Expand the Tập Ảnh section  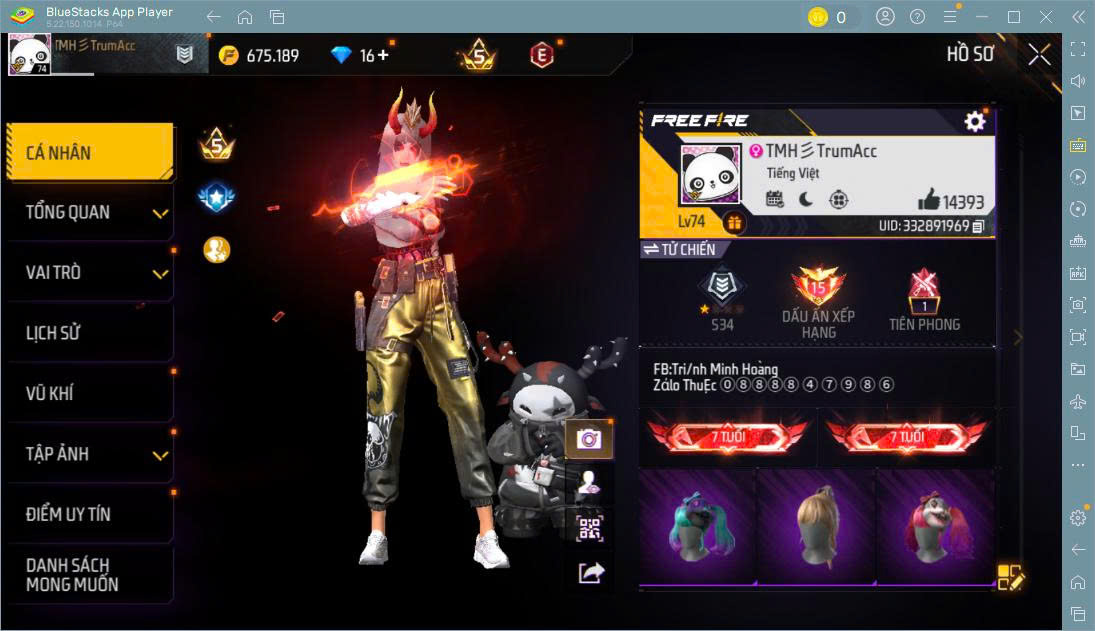pos(89,454)
